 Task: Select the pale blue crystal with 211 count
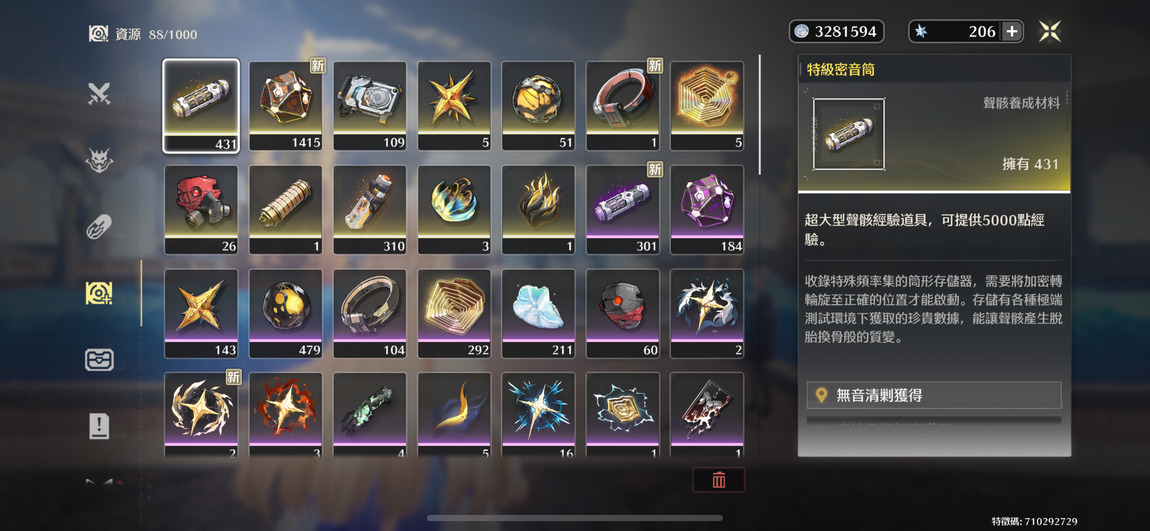pos(538,313)
